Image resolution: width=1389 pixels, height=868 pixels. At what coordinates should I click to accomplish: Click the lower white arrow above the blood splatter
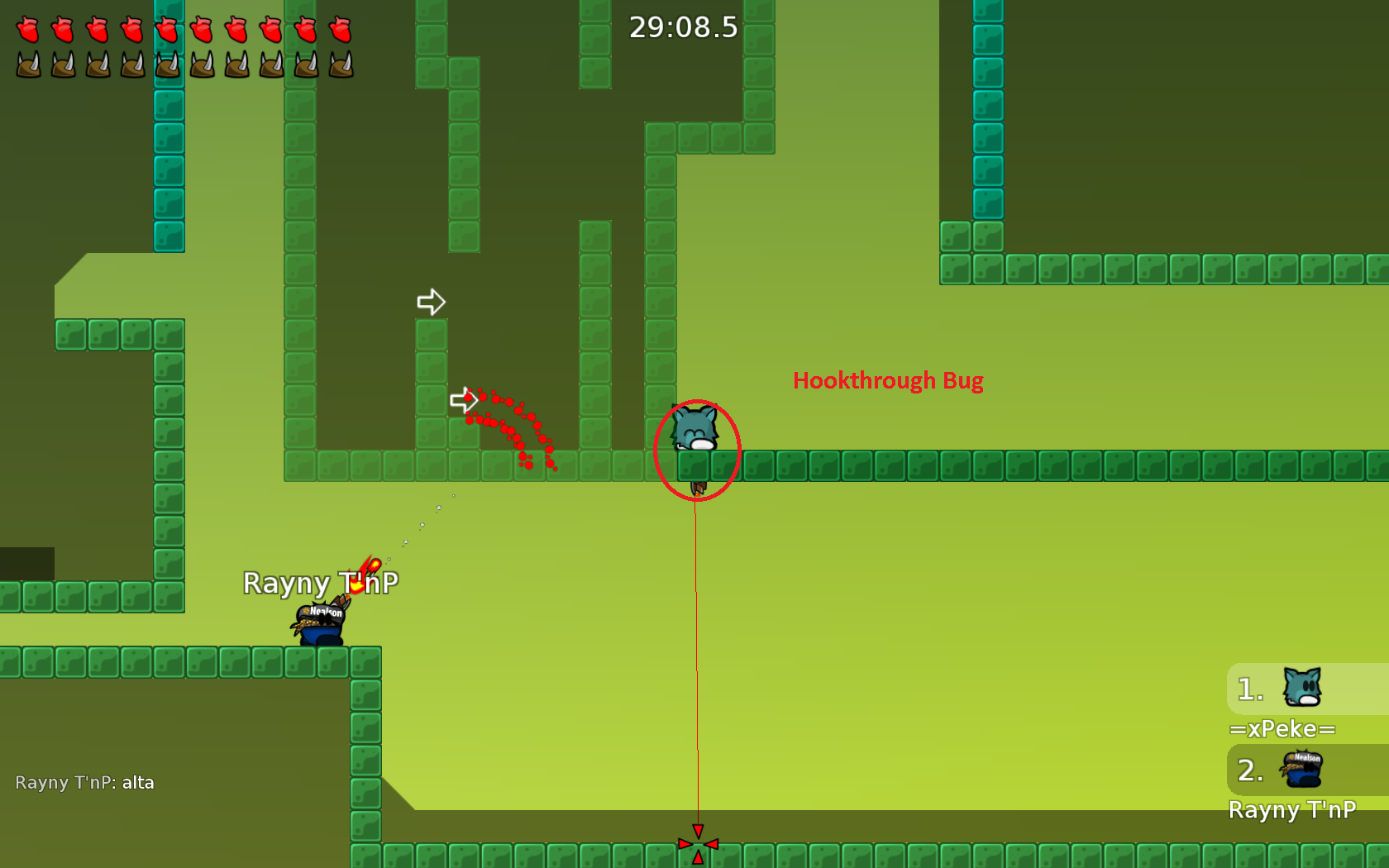pyautogui.click(x=465, y=399)
